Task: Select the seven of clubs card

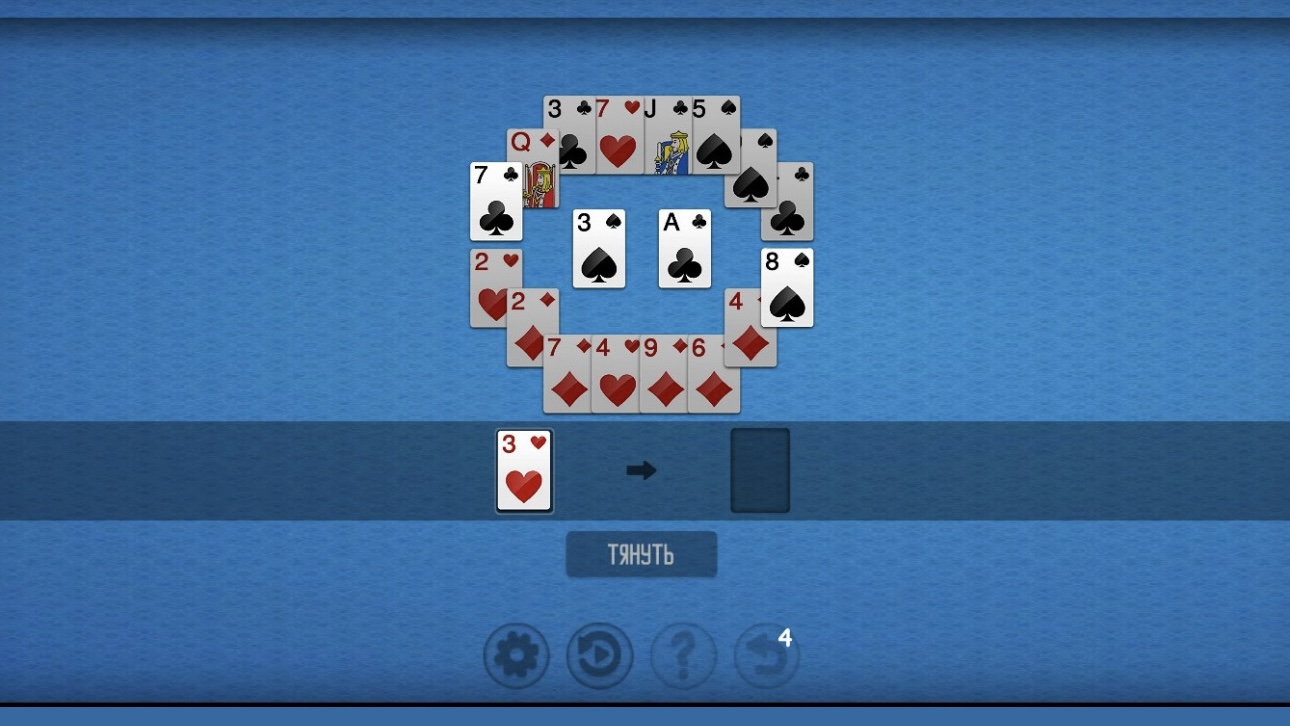Action: click(495, 200)
